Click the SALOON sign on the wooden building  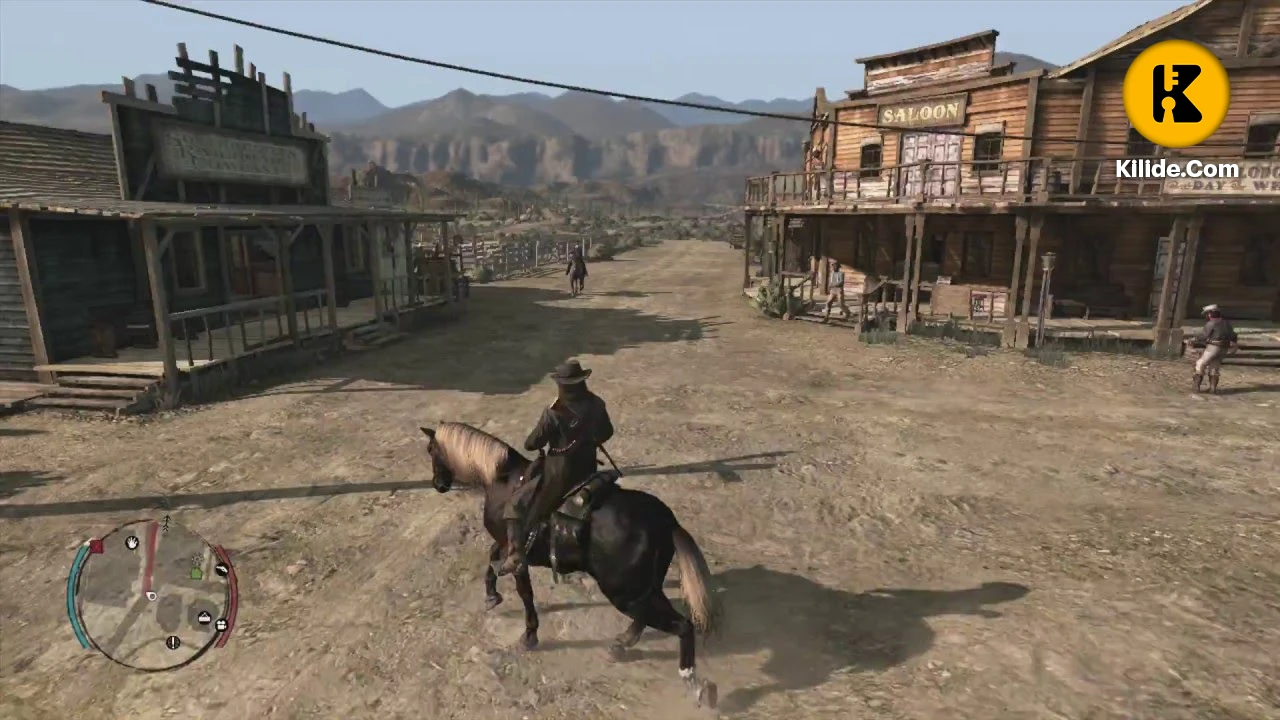(x=921, y=112)
